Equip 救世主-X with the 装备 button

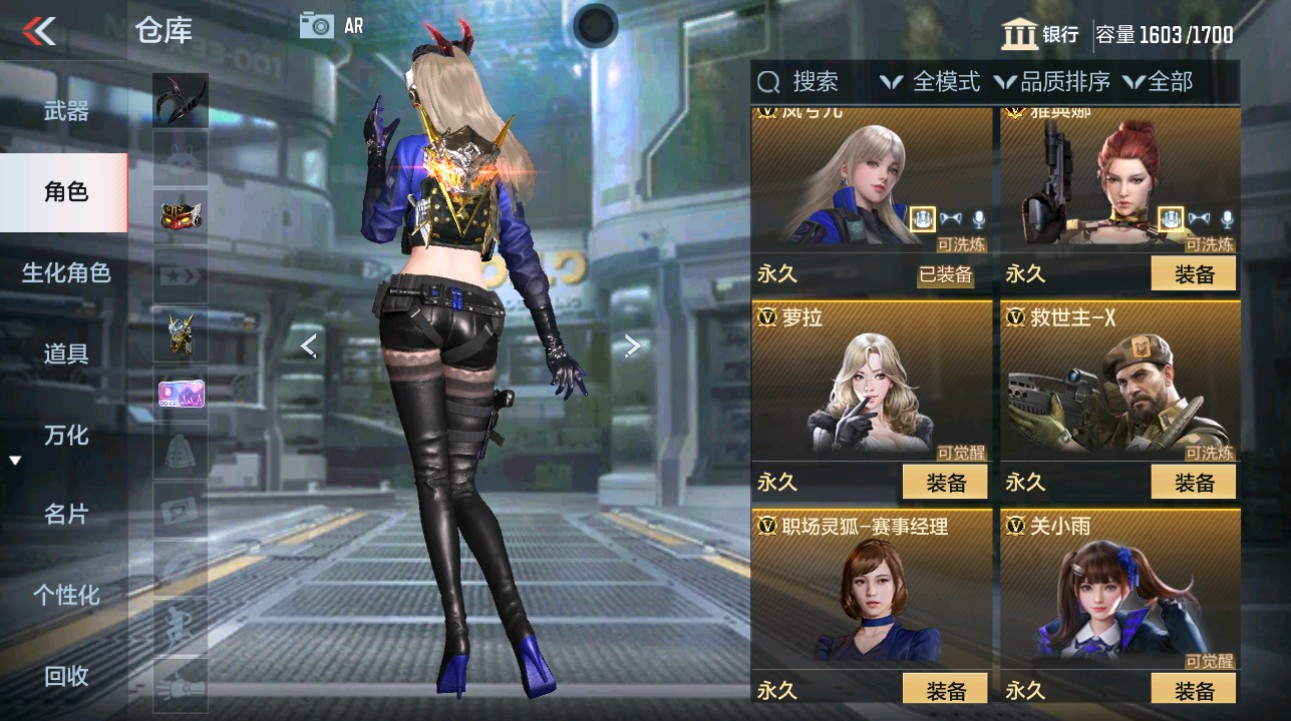point(1191,482)
